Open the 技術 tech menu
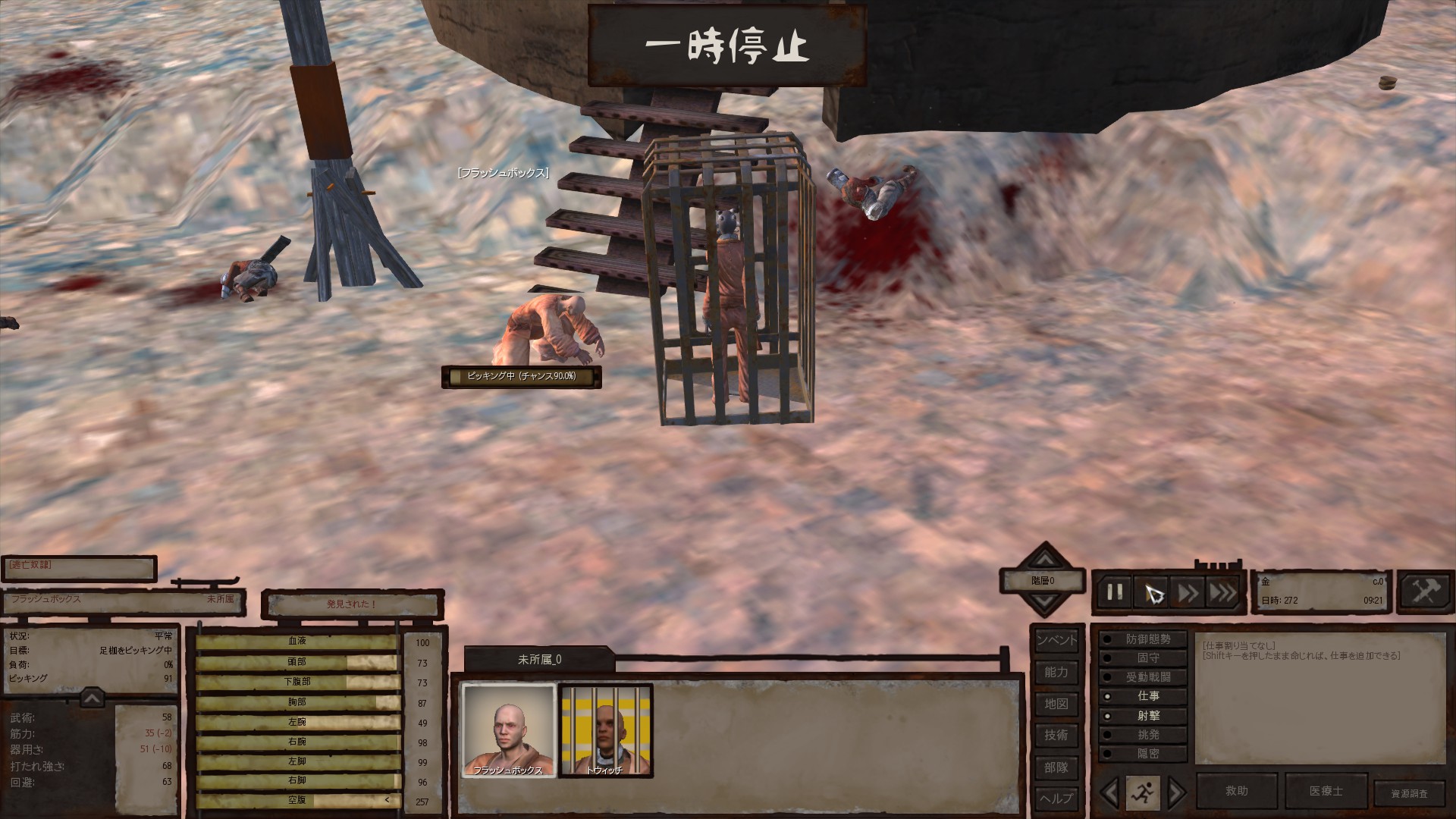This screenshot has width=1456, height=819. (x=1056, y=735)
